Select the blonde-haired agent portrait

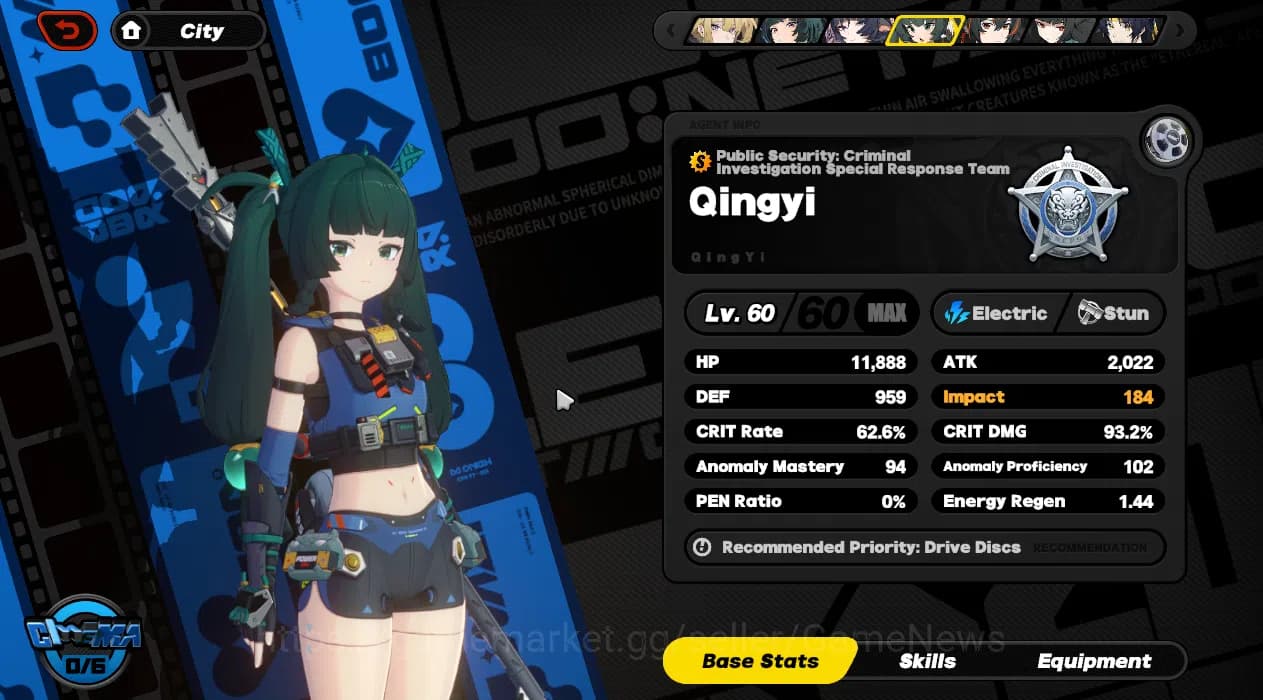click(x=723, y=31)
